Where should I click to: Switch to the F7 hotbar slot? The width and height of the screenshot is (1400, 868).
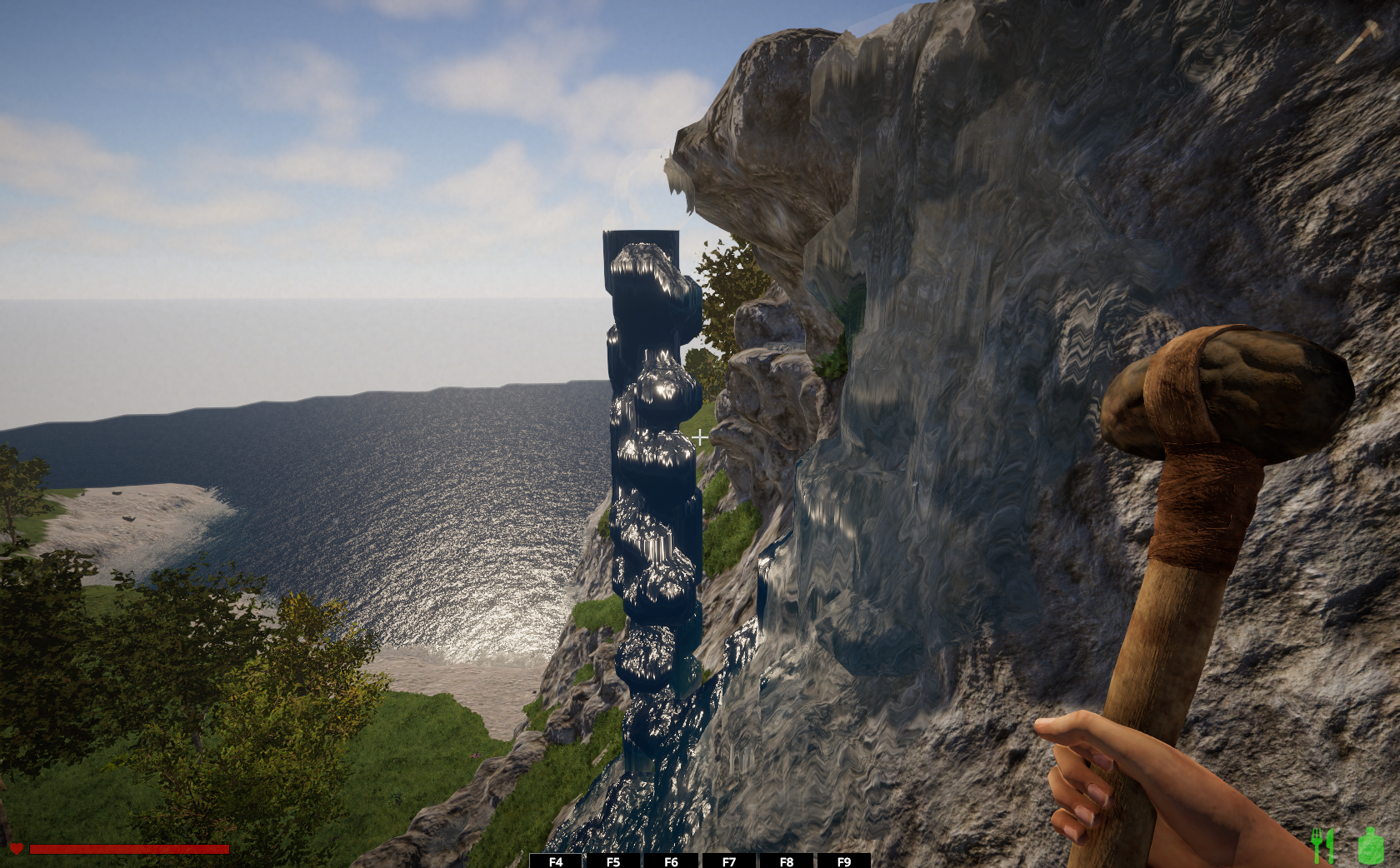pyautogui.click(x=729, y=861)
